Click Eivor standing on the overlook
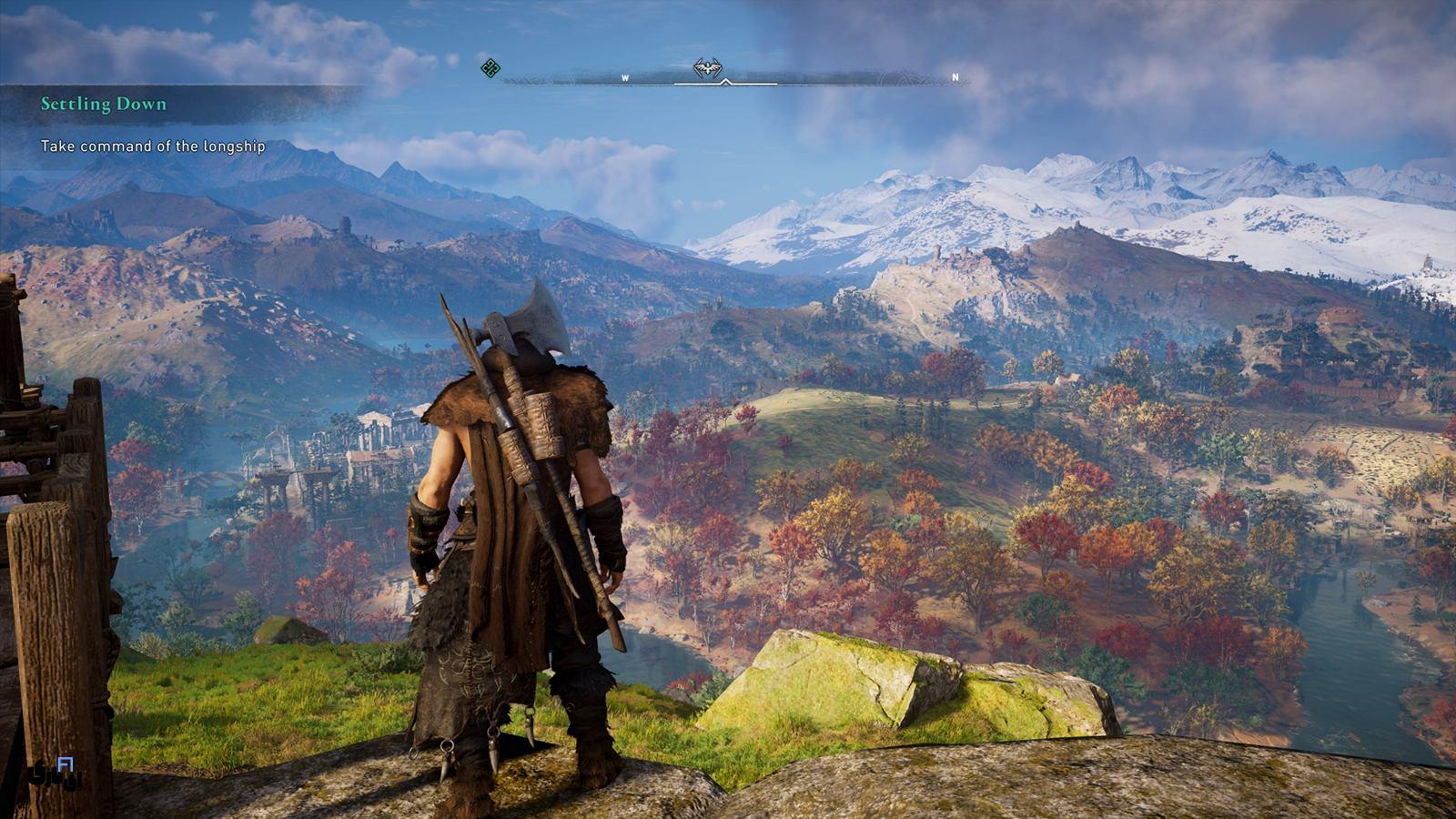The height and width of the screenshot is (819, 1456). pyautogui.click(x=510, y=546)
